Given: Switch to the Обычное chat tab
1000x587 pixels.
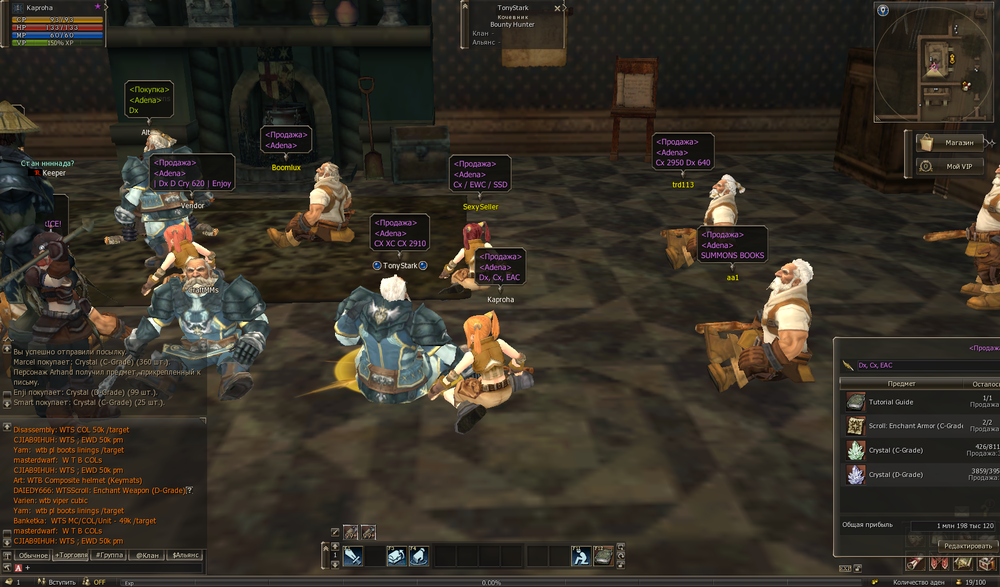Looking at the screenshot, I should pyautogui.click(x=32, y=554).
